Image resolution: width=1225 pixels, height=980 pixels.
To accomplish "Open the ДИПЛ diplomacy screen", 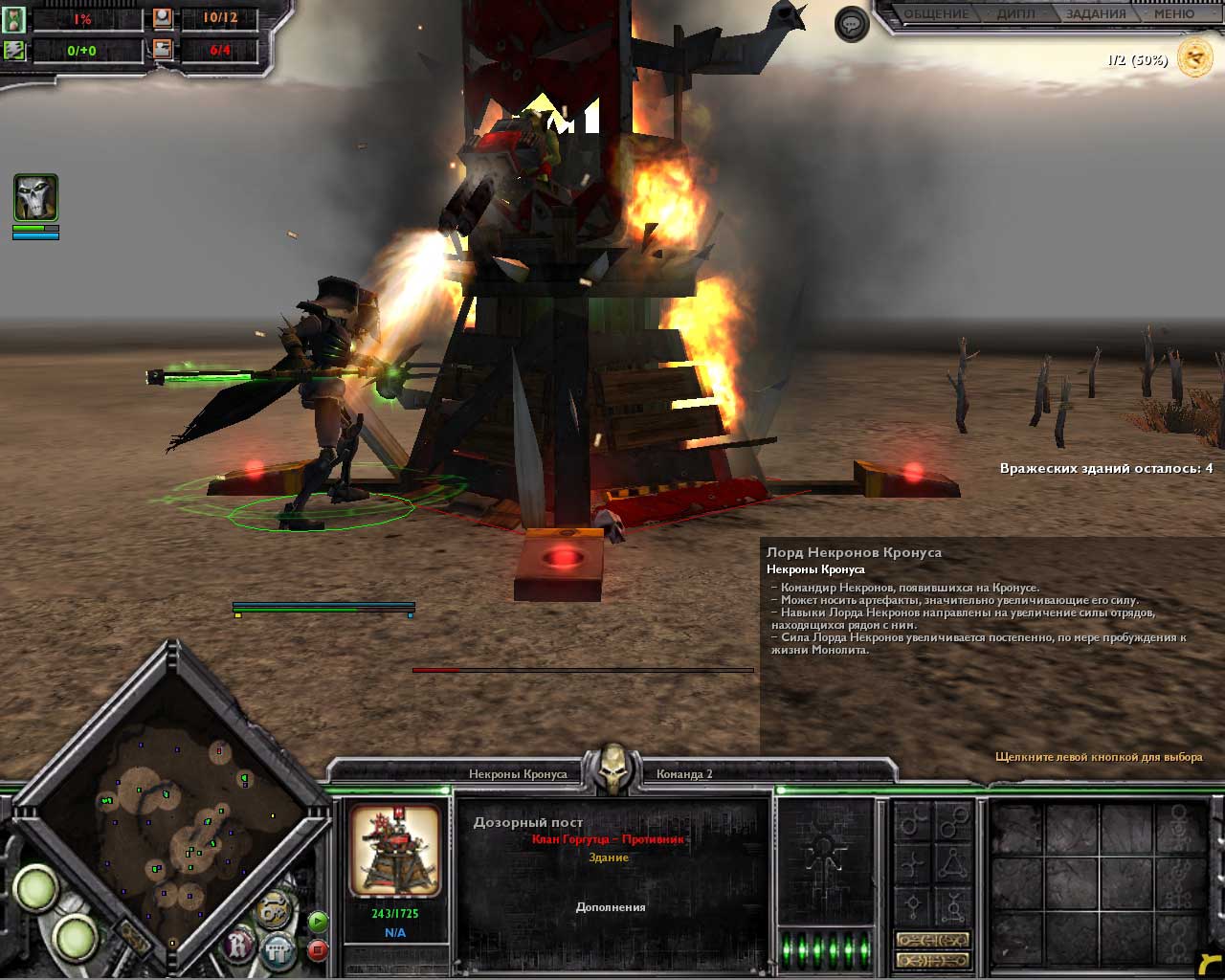I will click(1015, 14).
